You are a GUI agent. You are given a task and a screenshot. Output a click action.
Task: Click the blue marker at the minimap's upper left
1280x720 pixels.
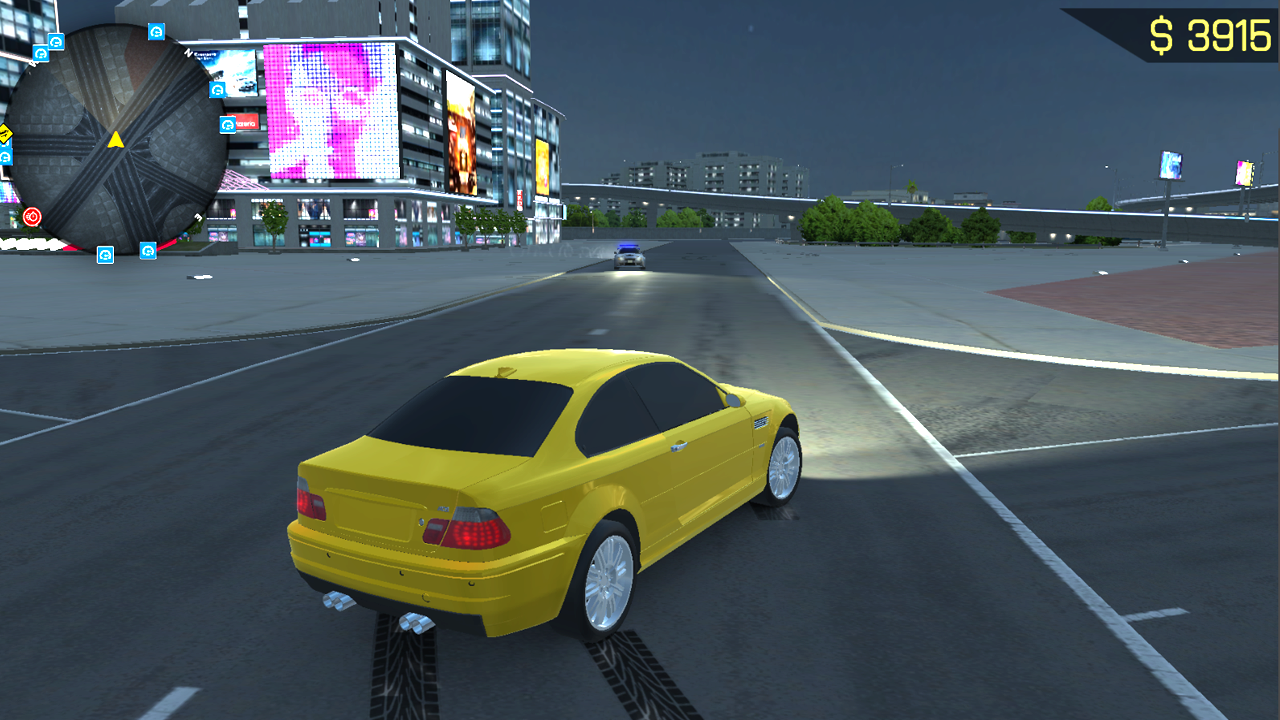[x=39, y=52]
